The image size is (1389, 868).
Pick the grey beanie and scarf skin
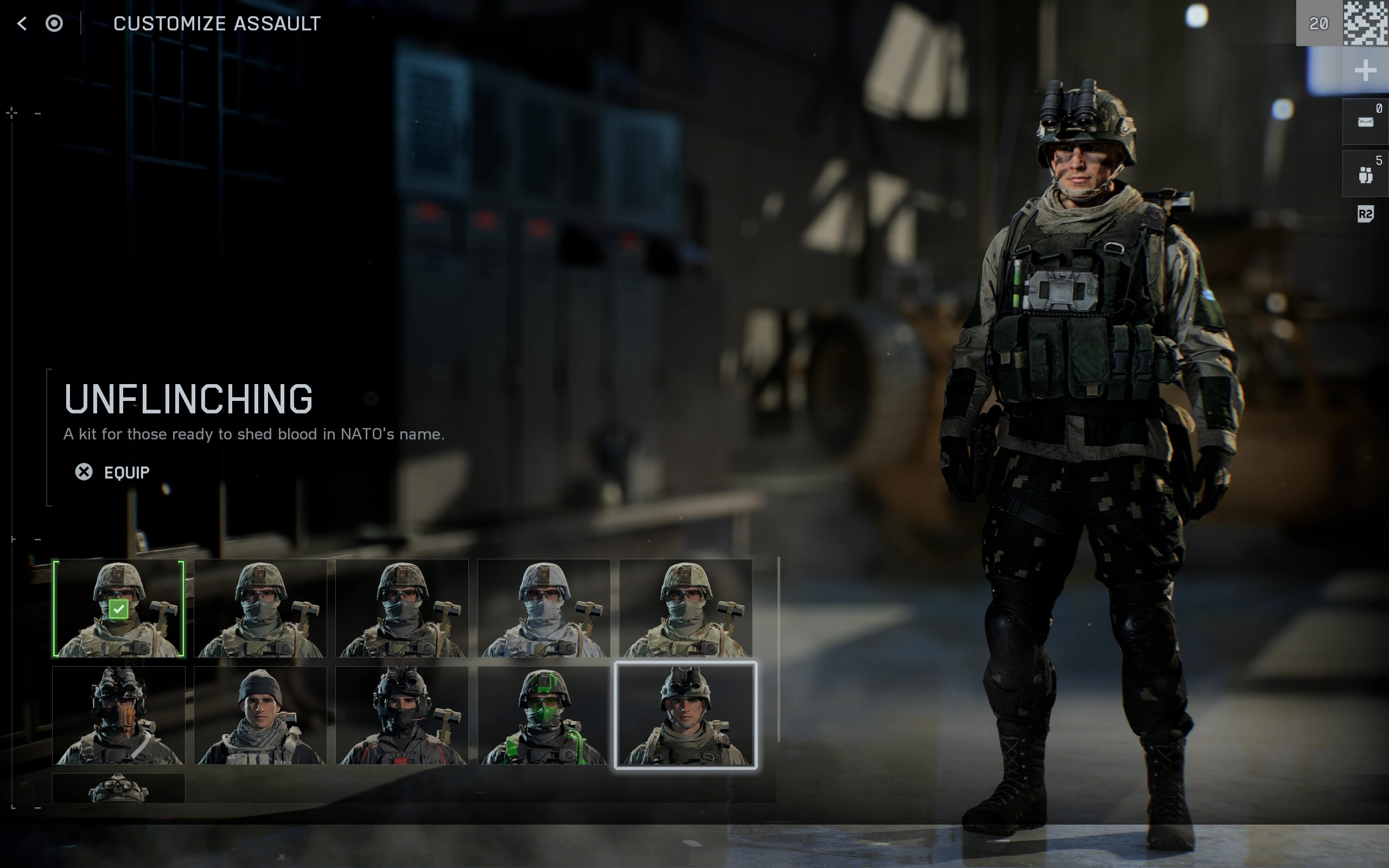click(260, 716)
